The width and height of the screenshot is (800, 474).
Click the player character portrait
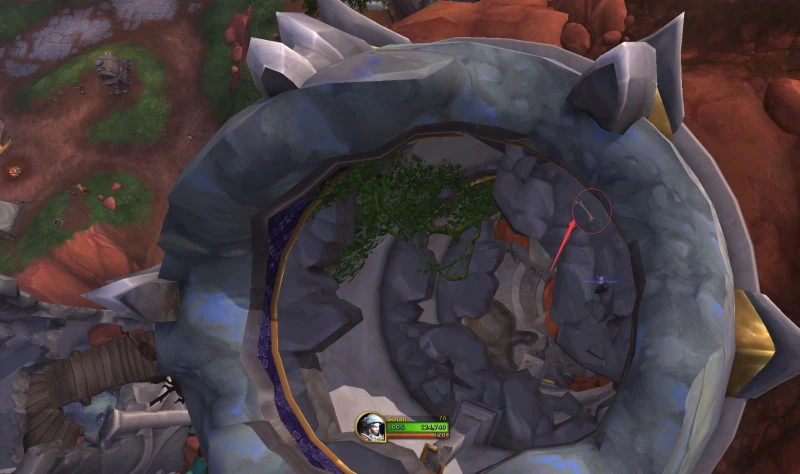pyautogui.click(x=370, y=426)
